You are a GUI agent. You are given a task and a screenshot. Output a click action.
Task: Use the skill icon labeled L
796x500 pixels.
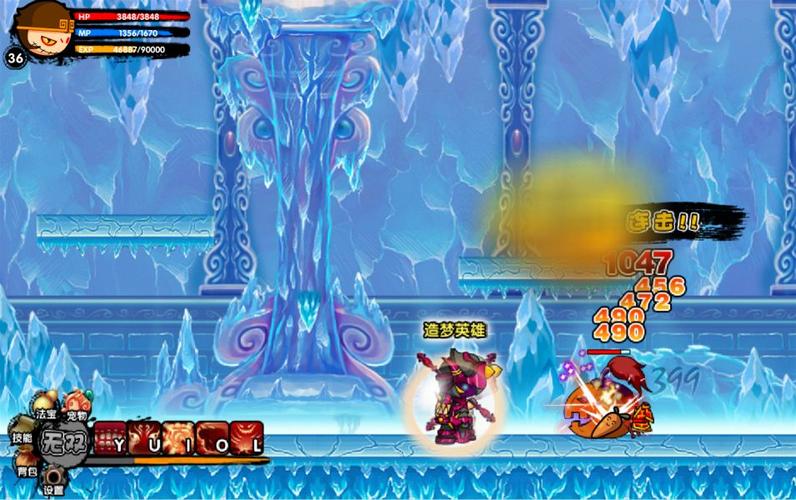(x=246, y=438)
